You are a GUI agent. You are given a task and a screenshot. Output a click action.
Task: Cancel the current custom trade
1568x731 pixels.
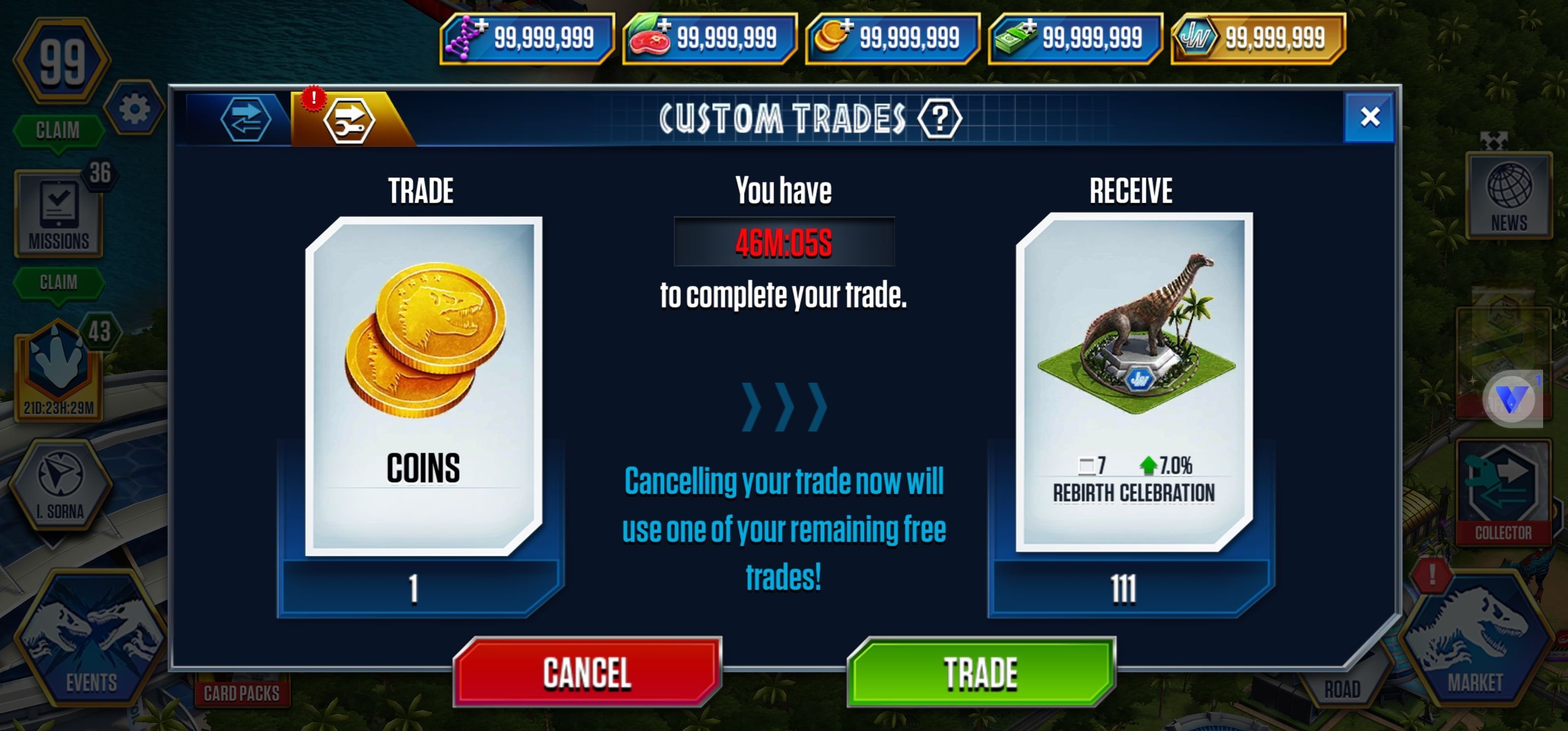(587, 672)
